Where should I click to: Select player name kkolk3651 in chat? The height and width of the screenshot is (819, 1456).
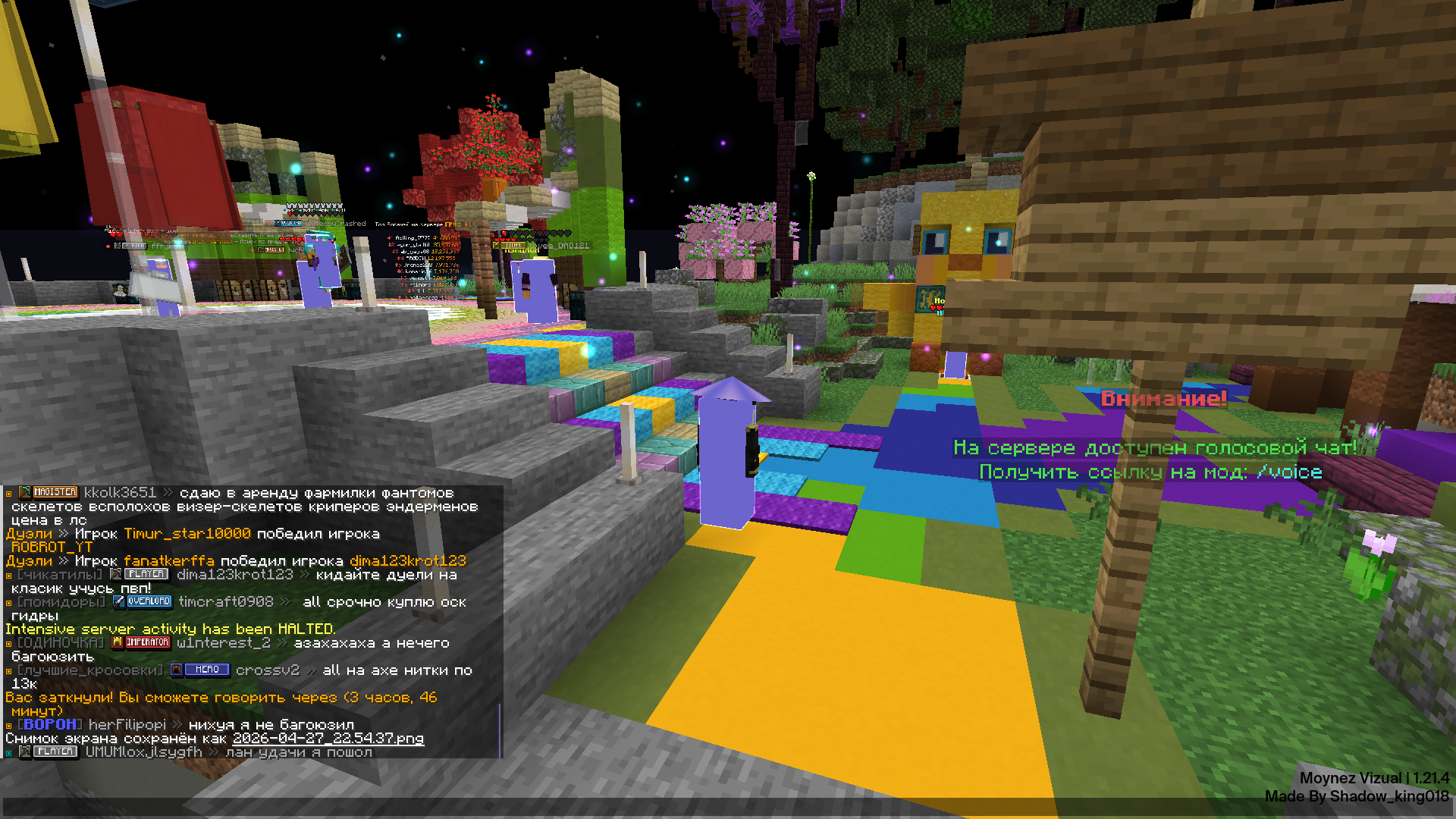click(x=120, y=493)
